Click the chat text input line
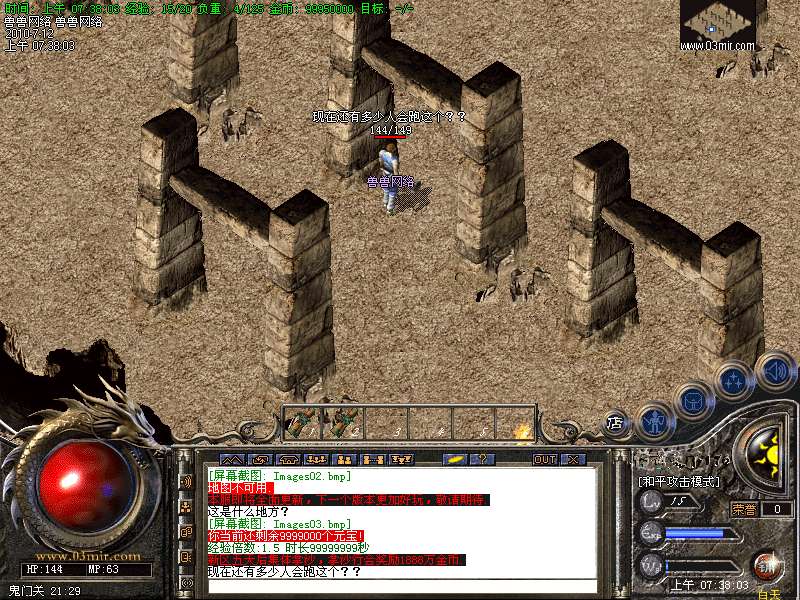This screenshot has height=600, width=800. pyautogui.click(x=400, y=586)
